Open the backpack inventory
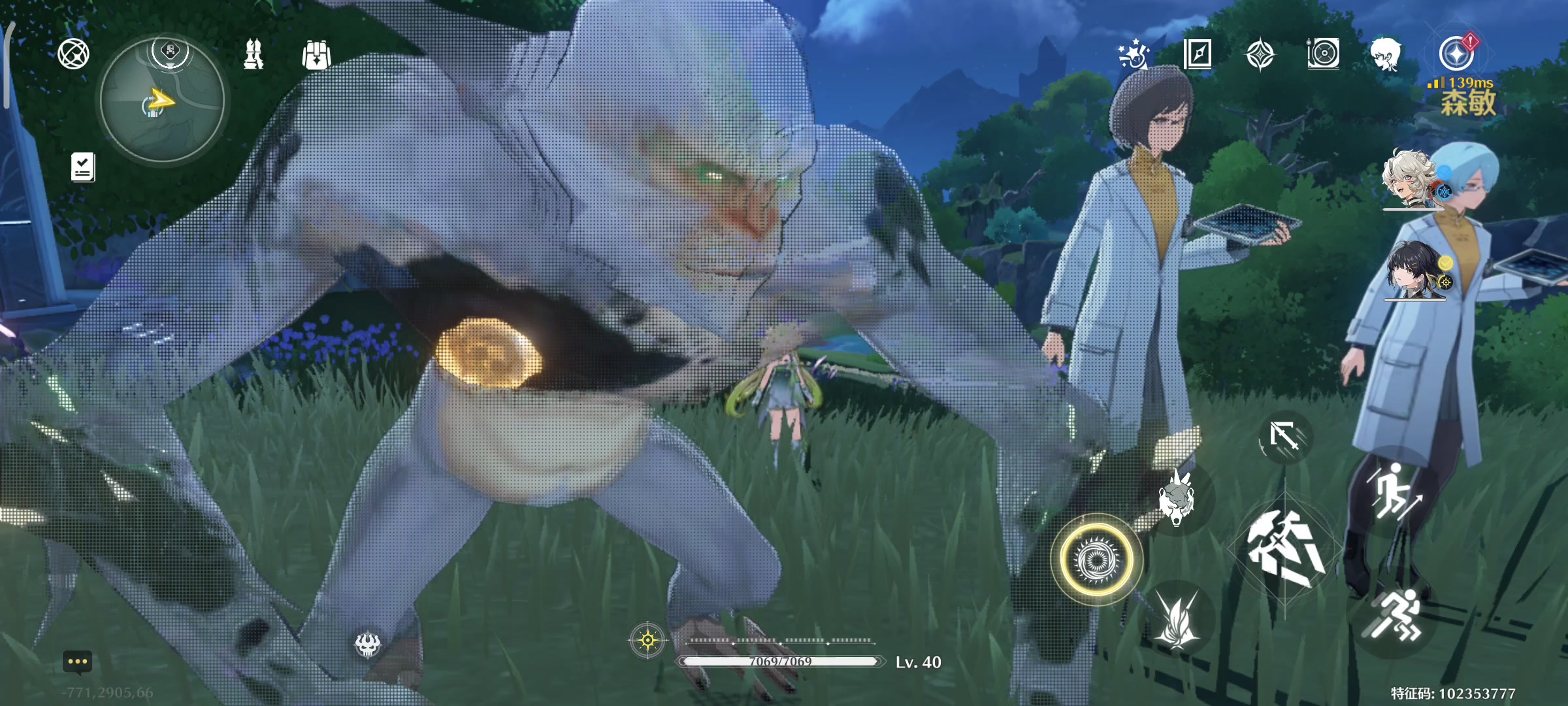This screenshot has width=1568, height=706. tap(317, 55)
